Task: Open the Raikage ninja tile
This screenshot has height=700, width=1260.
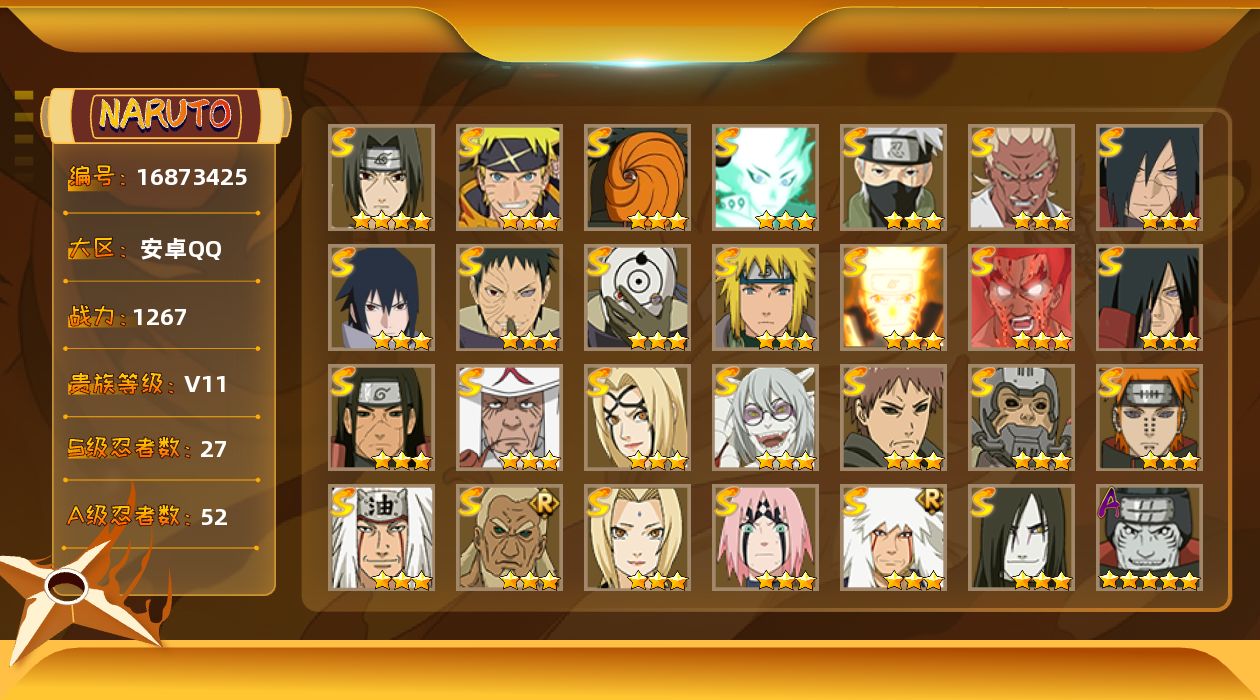Action: click(x=1021, y=178)
